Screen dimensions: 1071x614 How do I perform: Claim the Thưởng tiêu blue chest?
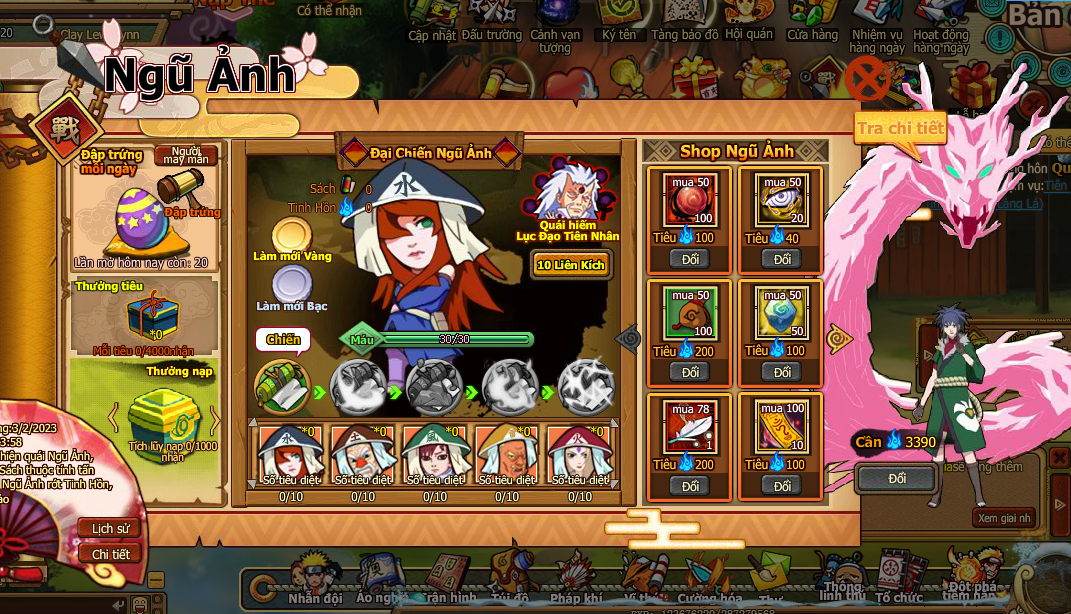pos(144,315)
